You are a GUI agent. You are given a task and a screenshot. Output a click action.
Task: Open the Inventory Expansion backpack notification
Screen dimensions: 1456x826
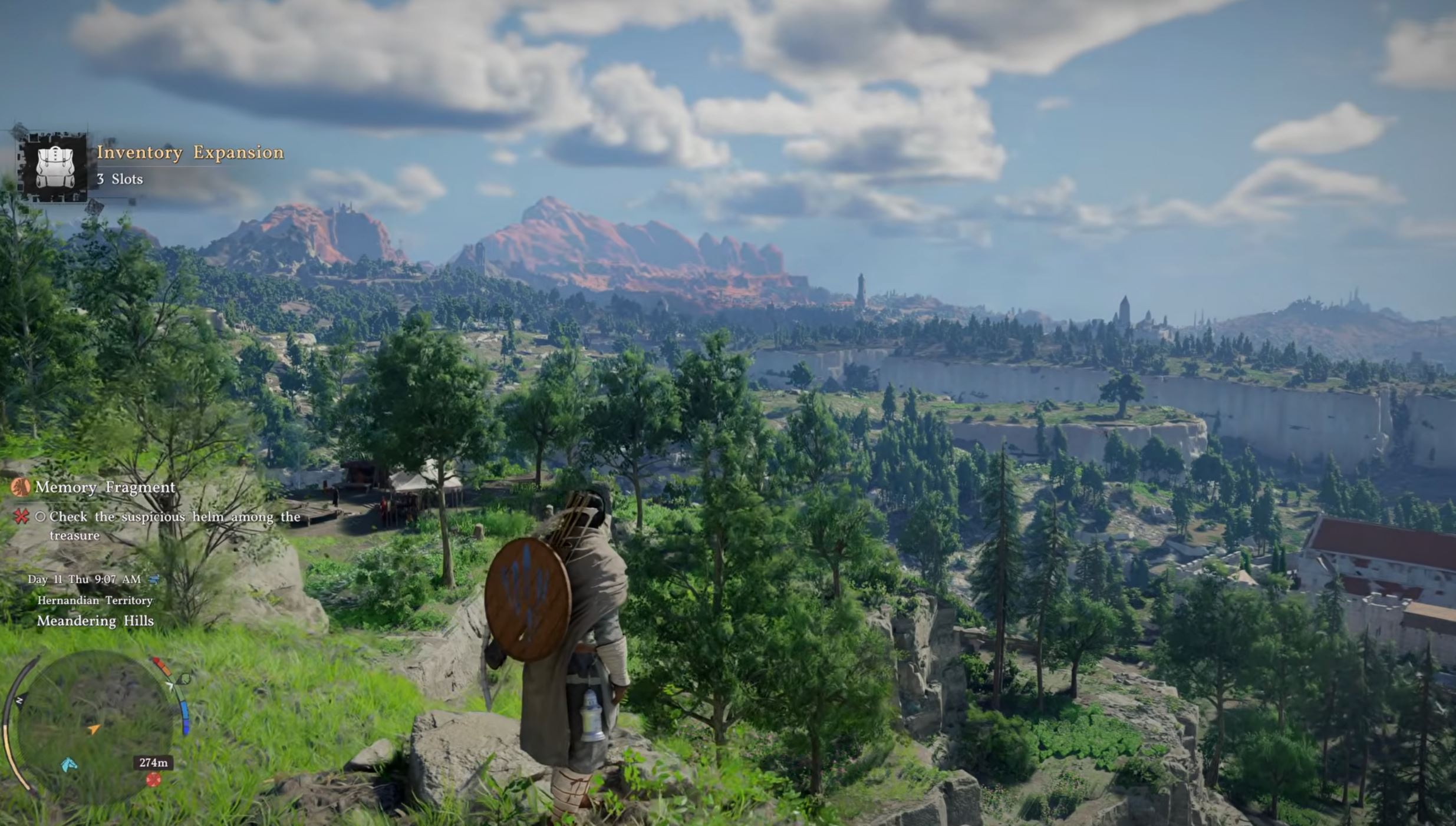pos(55,167)
